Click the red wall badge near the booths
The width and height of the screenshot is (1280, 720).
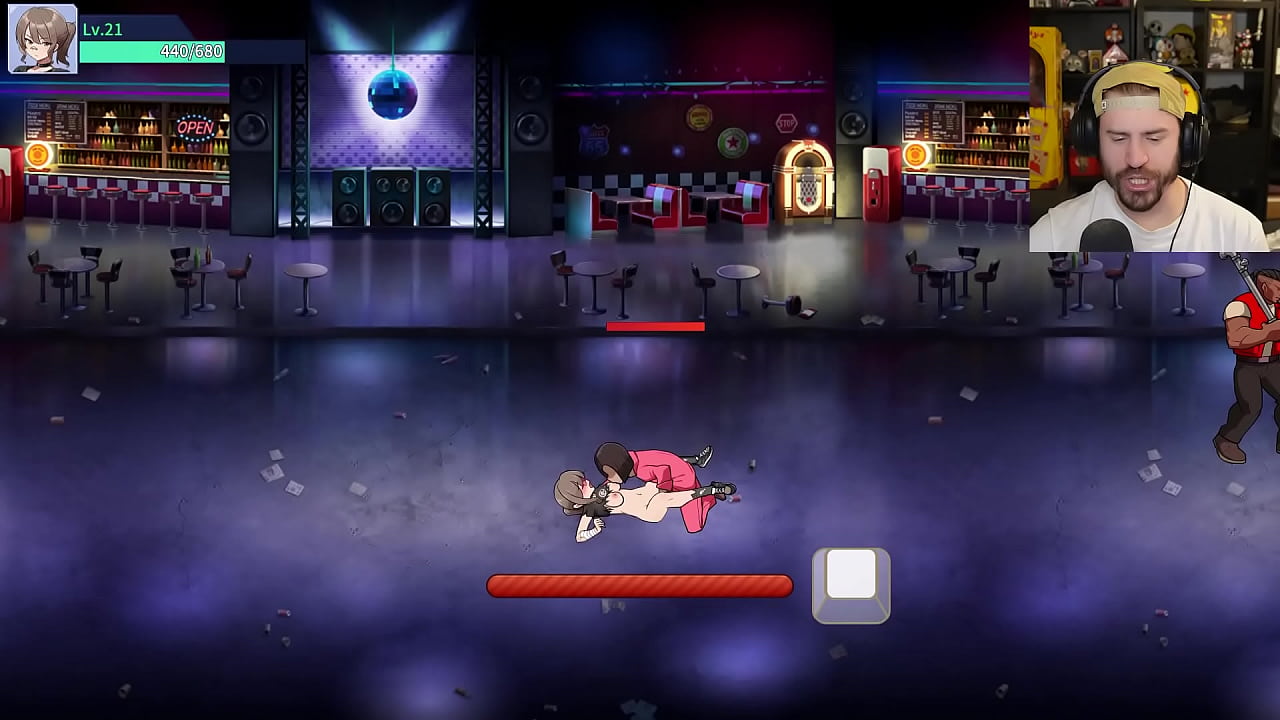[x=698, y=116]
